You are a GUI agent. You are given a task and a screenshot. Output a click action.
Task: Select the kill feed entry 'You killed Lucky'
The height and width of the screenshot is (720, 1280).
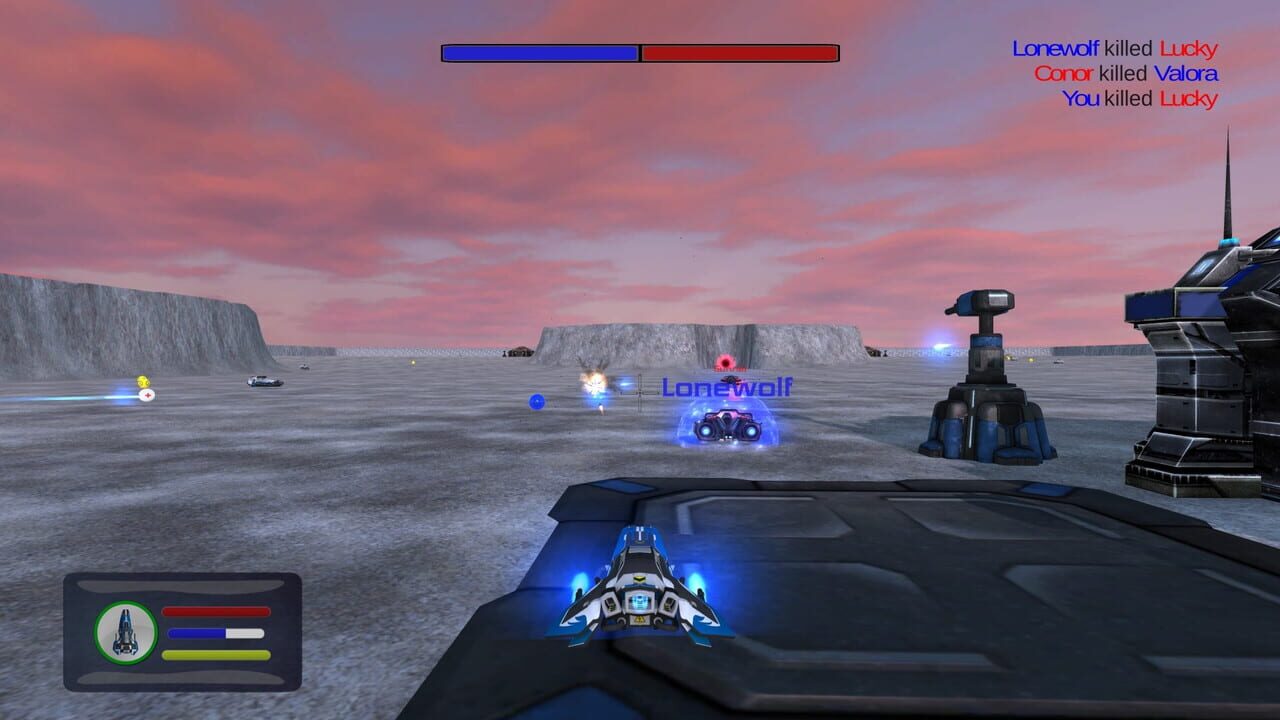point(1140,99)
